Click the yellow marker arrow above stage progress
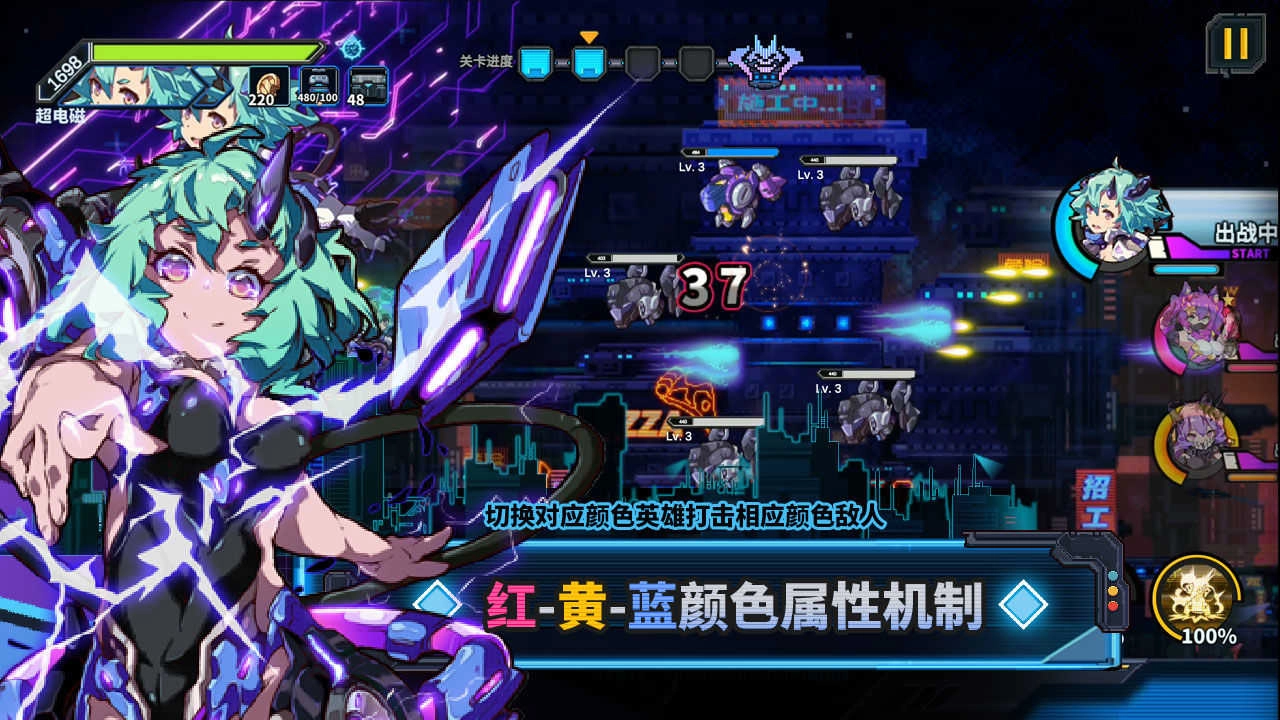The width and height of the screenshot is (1280, 720). tap(588, 35)
